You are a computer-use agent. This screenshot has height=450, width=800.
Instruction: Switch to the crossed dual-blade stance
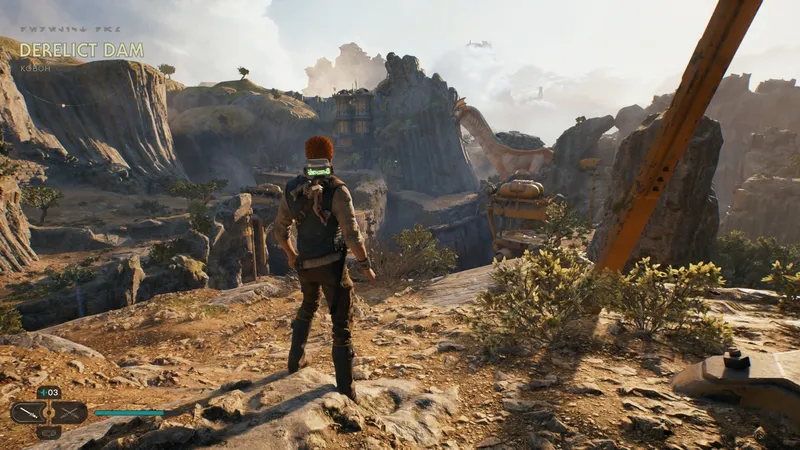pos(68,412)
